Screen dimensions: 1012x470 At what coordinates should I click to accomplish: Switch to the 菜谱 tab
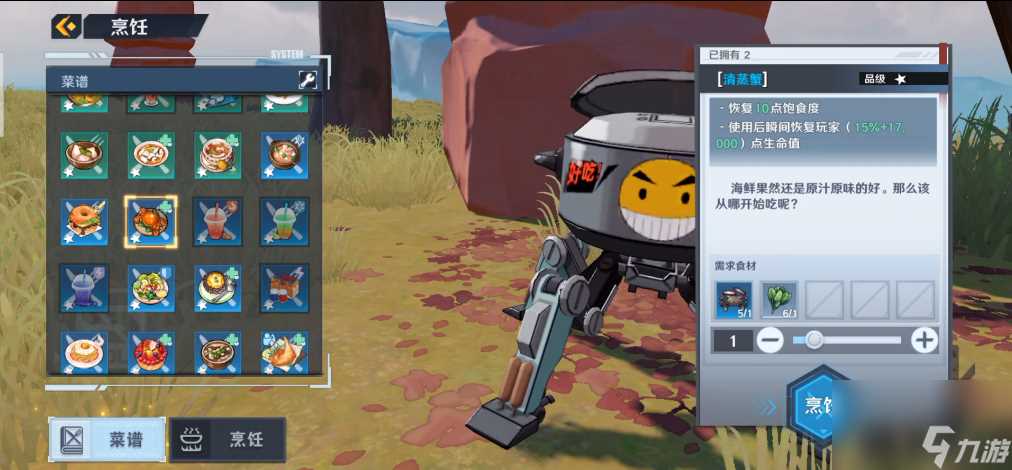[107, 439]
